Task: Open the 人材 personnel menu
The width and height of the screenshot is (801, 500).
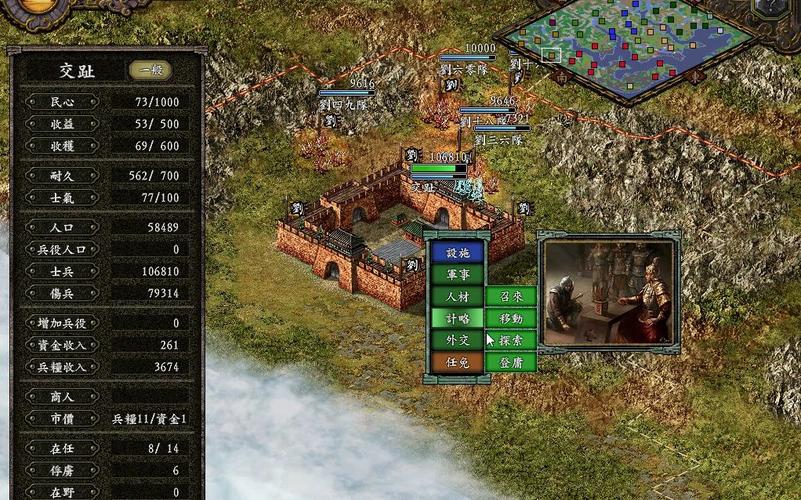Action: (457, 296)
